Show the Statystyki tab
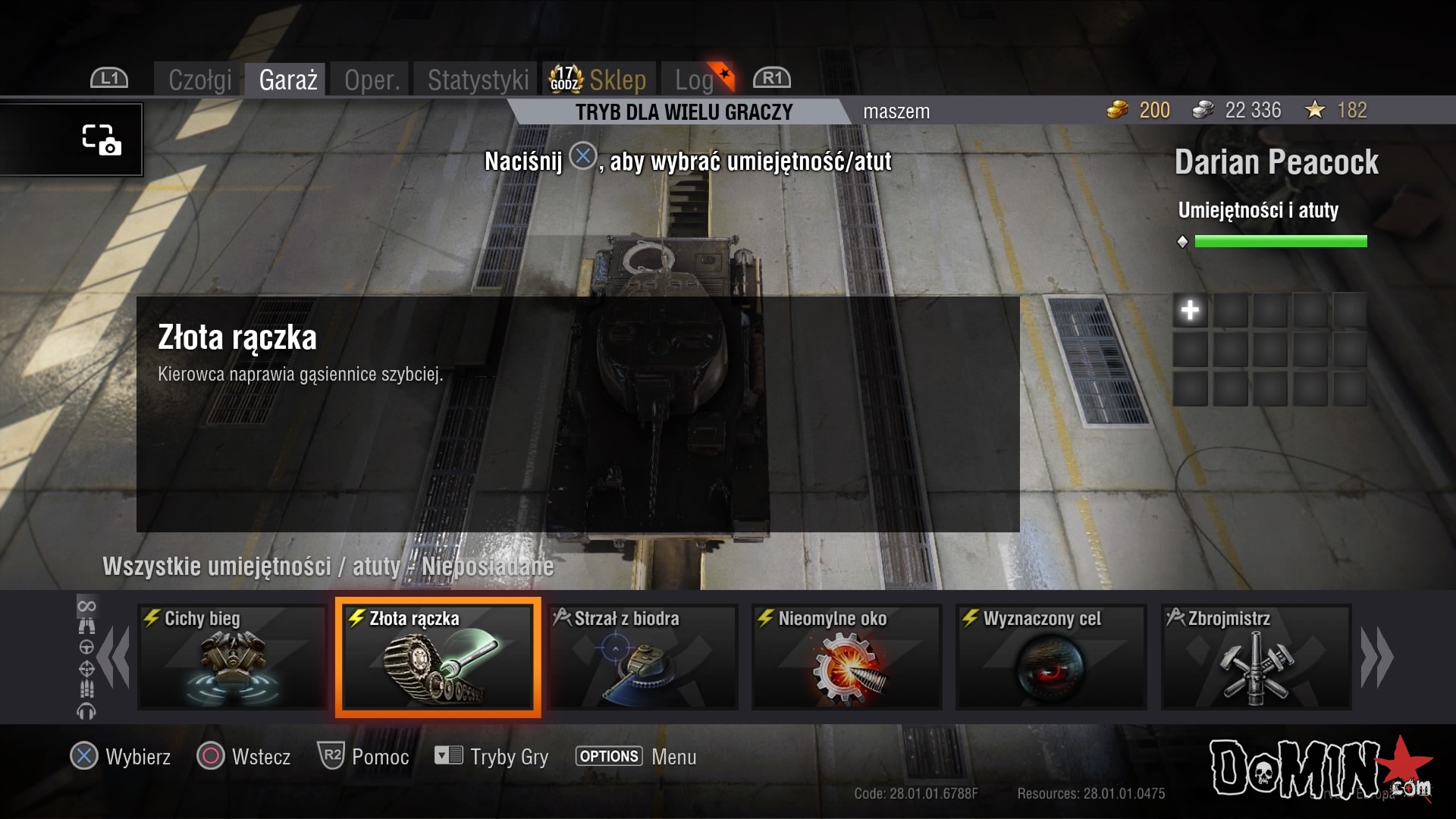This screenshot has height=819, width=1456. pos(478,80)
